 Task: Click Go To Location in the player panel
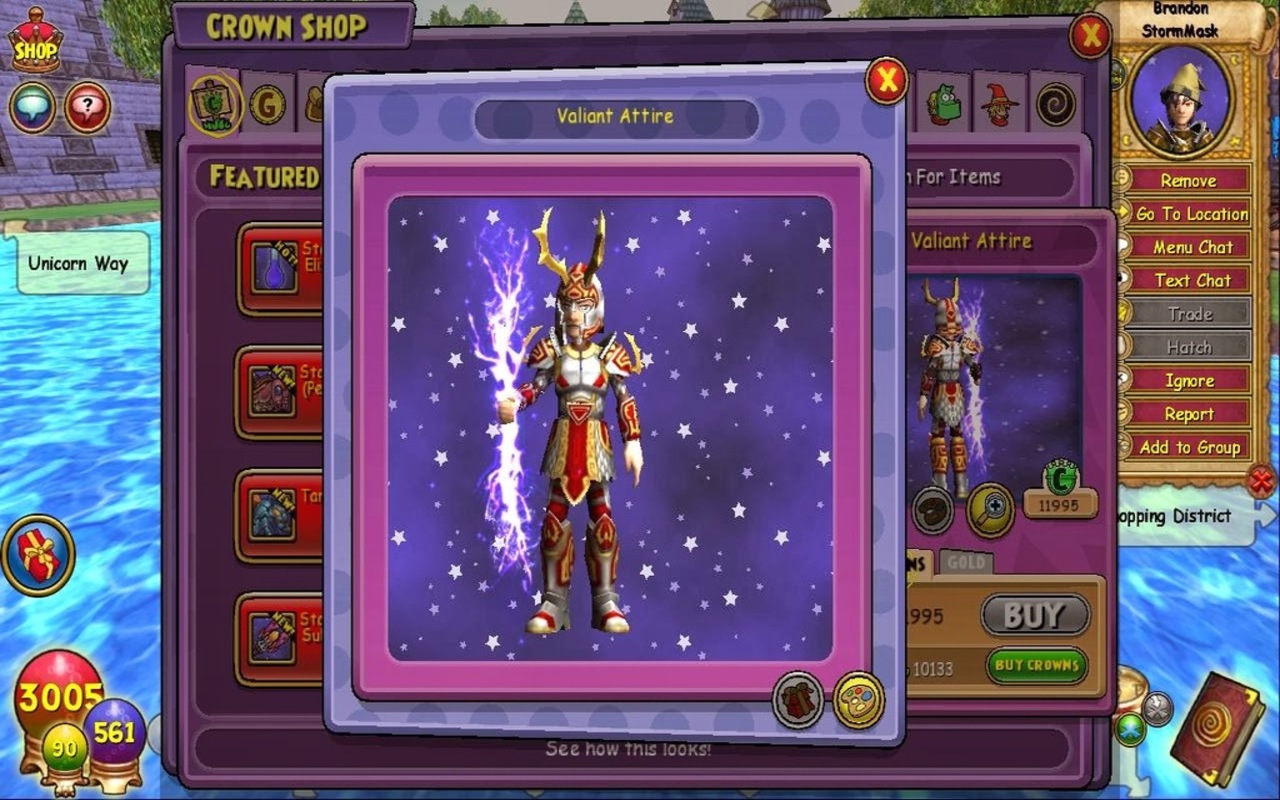(x=1191, y=214)
